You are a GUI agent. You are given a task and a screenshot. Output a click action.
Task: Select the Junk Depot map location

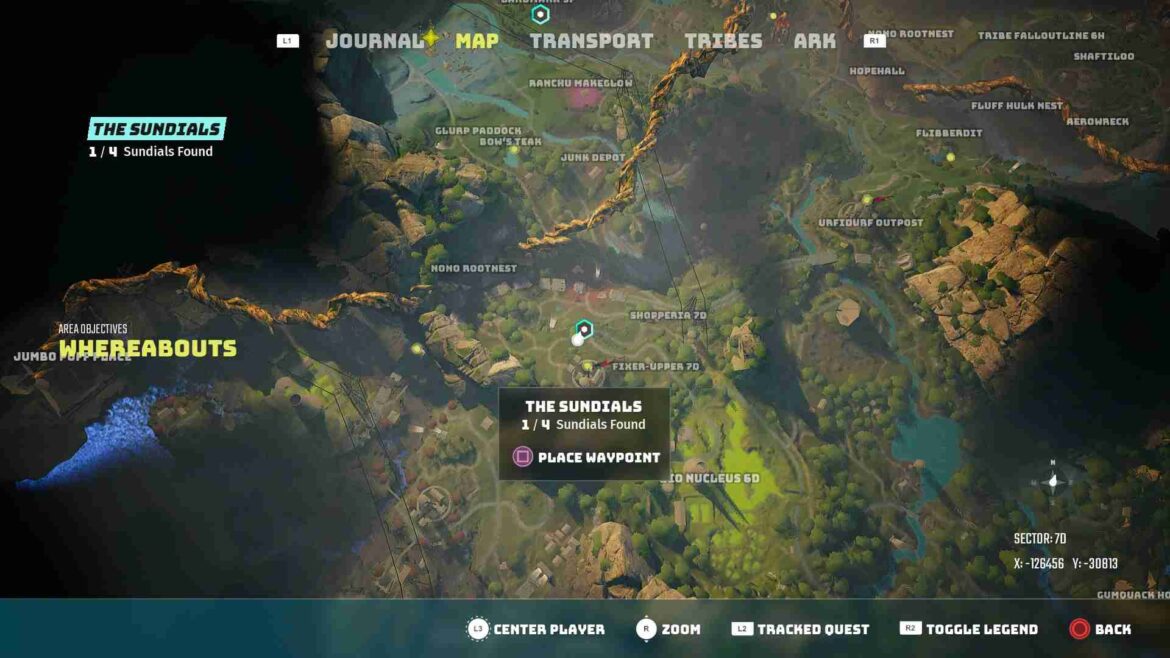[593, 157]
